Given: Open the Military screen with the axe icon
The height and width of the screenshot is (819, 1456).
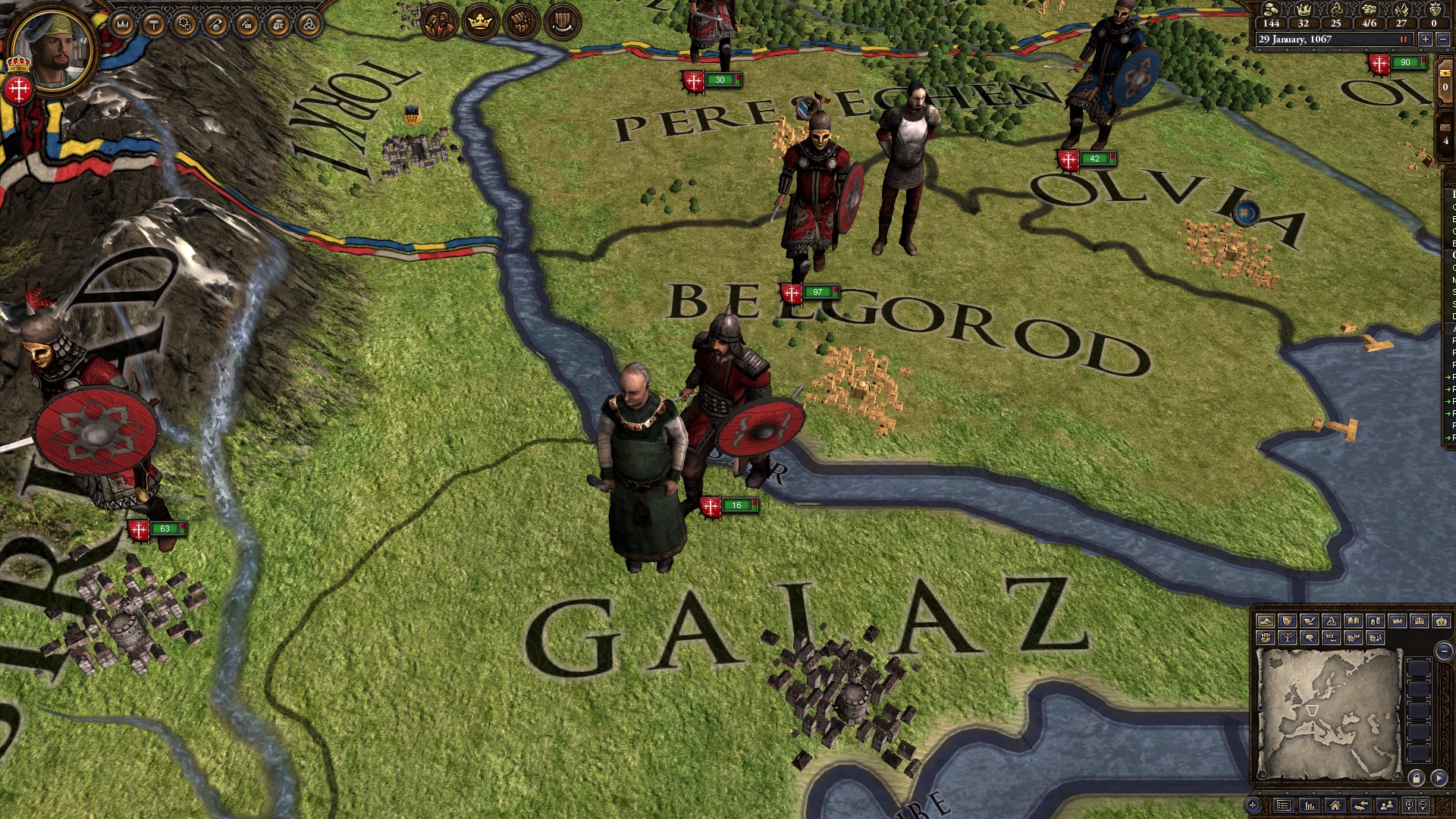Looking at the screenshot, I should click(x=217, y=25).
